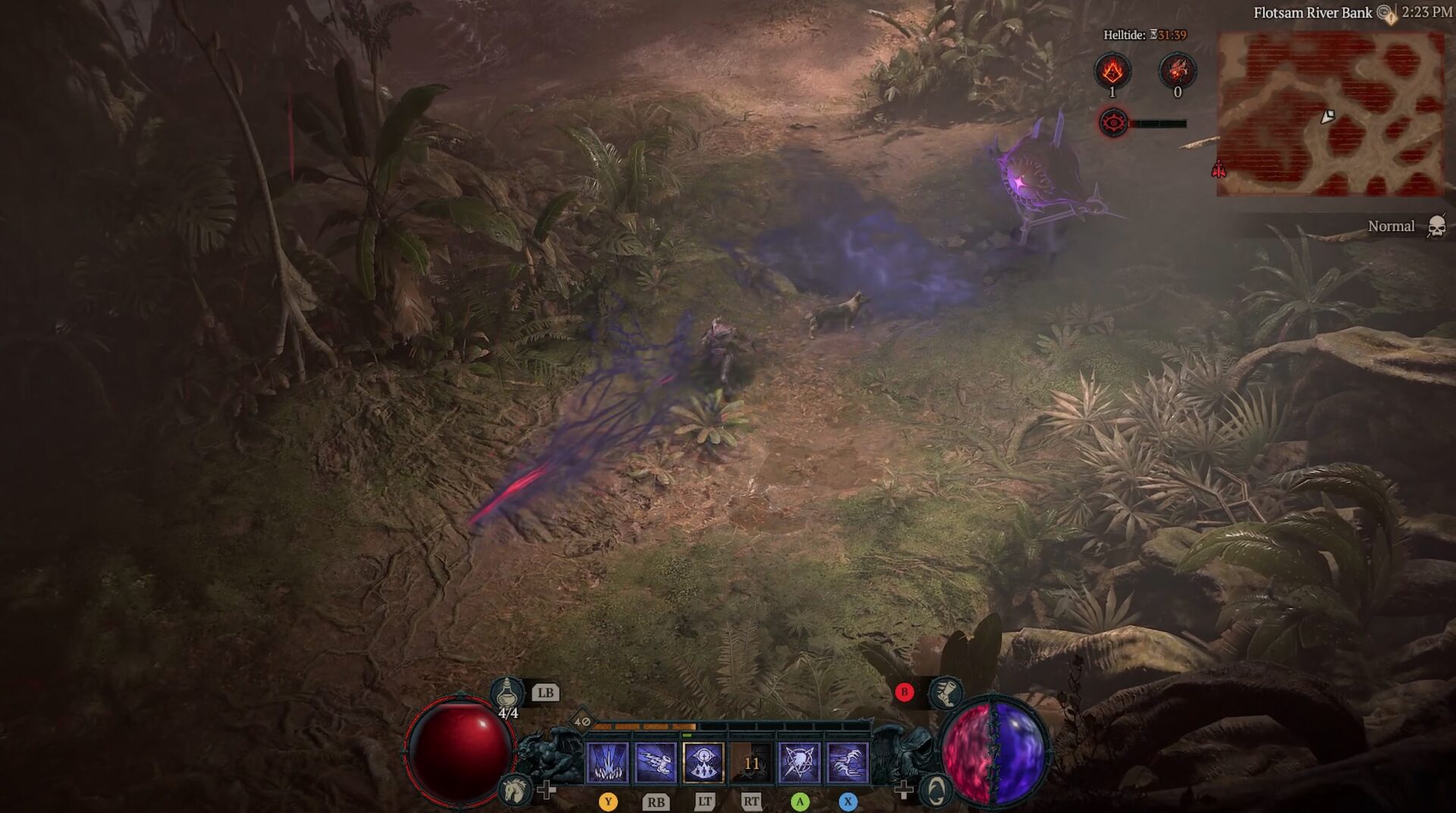Open the Flotsam River Bank minimap
1456x813 pixels.
pos(1330,114)
